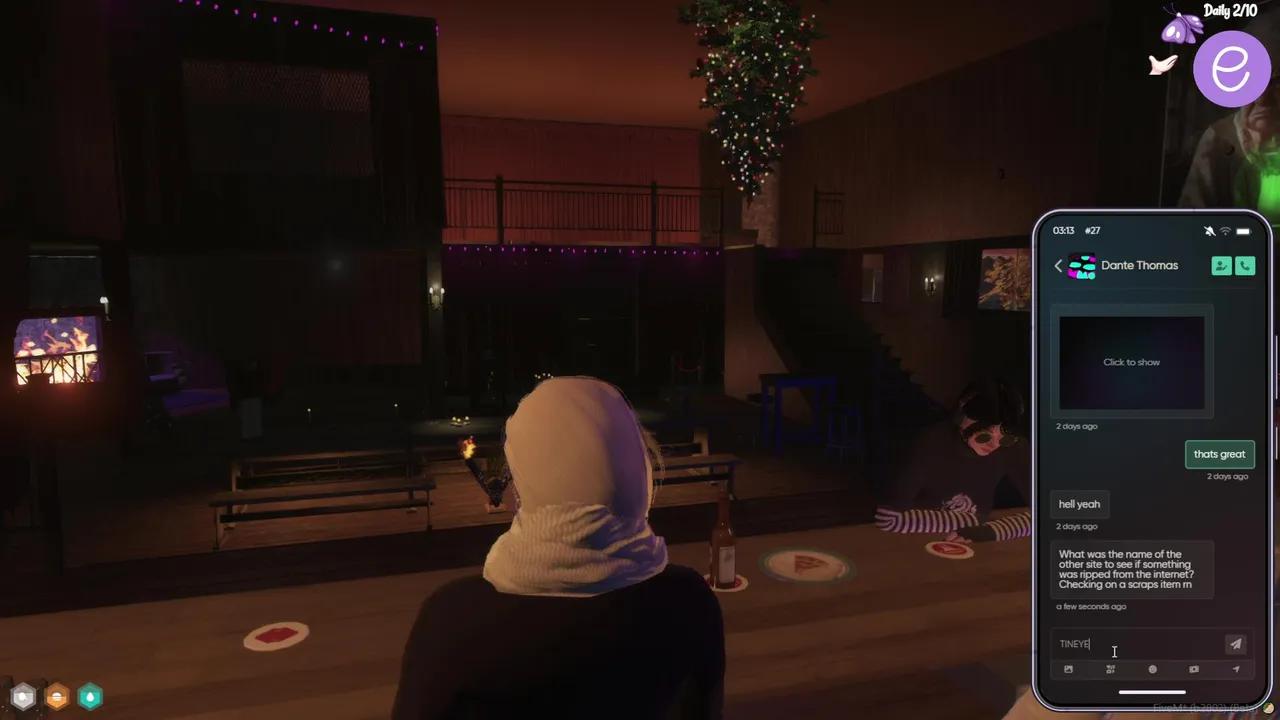Screen dimensions: 1280x720
Task: Send the TINEYE message with paper plane
Action: tap(1235, 644)
